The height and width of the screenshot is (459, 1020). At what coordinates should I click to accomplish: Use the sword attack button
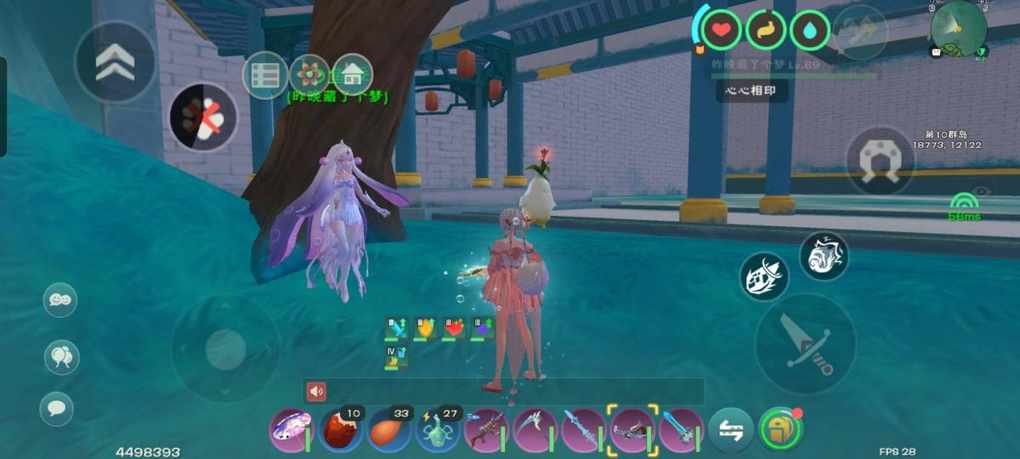tap(805, 342)
